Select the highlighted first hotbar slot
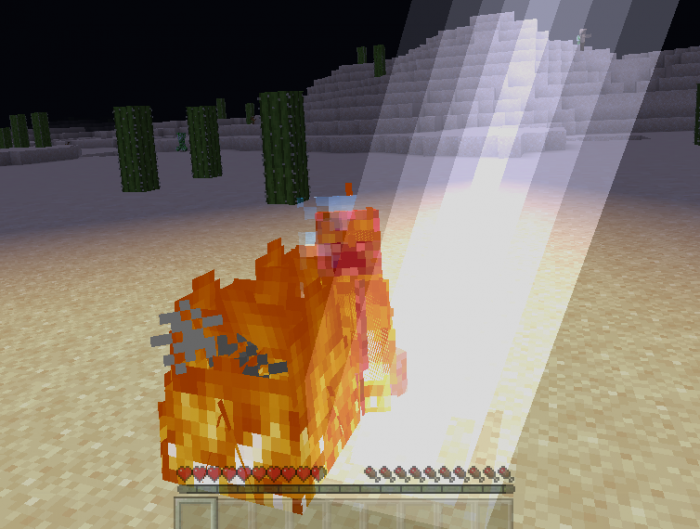The width and height of the screenshot is (700, 529). 196,514
